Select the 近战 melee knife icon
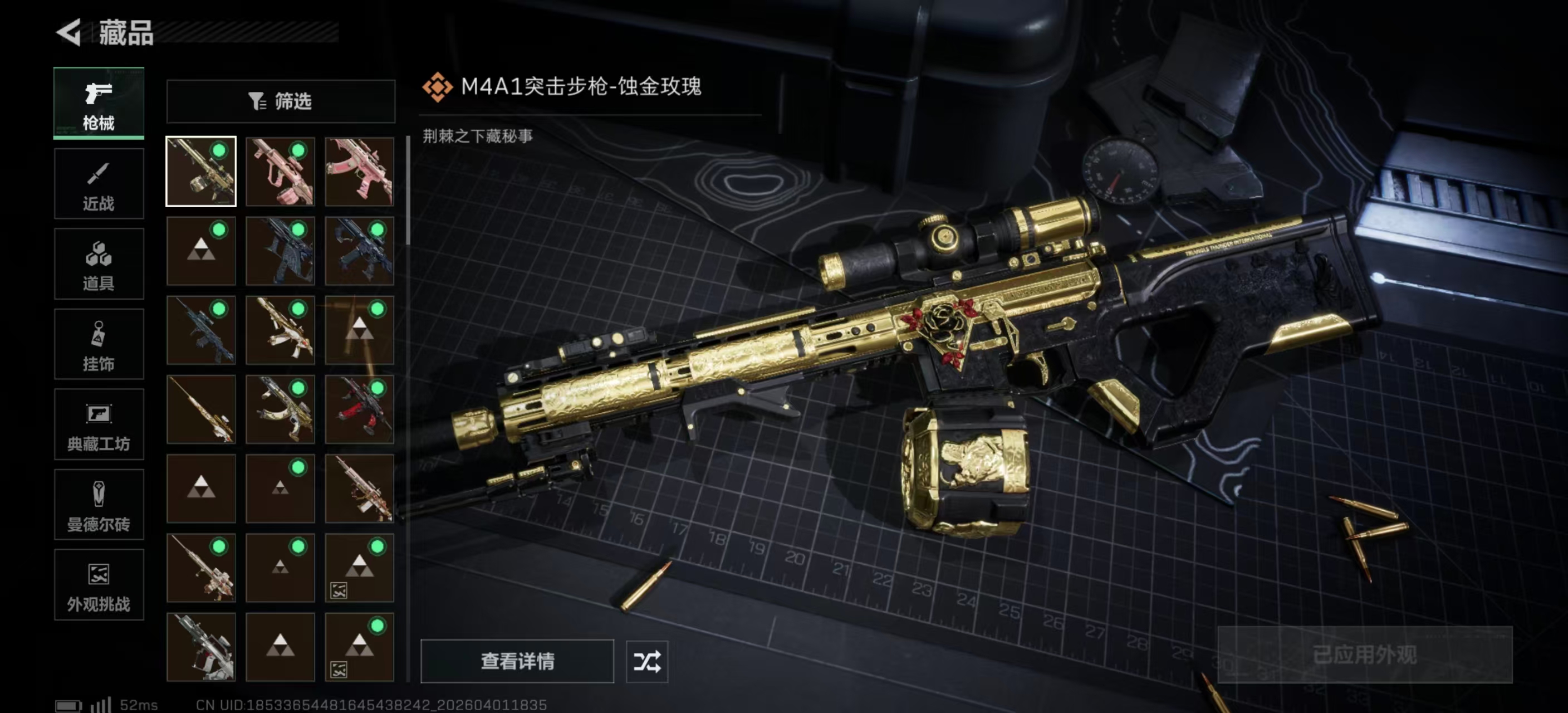The width and height of the screenshot is (1568, 713). tap(99, 175)
